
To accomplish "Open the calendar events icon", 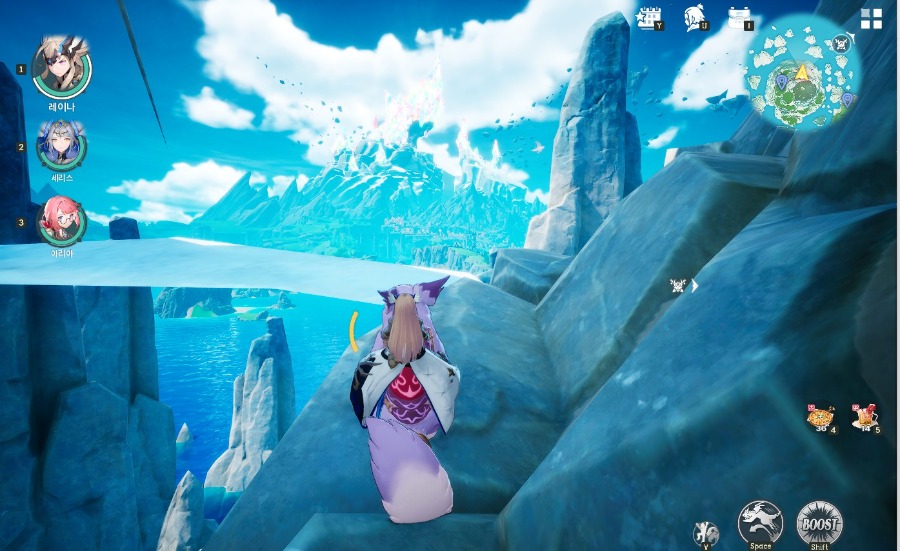I will [x=649, y=18].
